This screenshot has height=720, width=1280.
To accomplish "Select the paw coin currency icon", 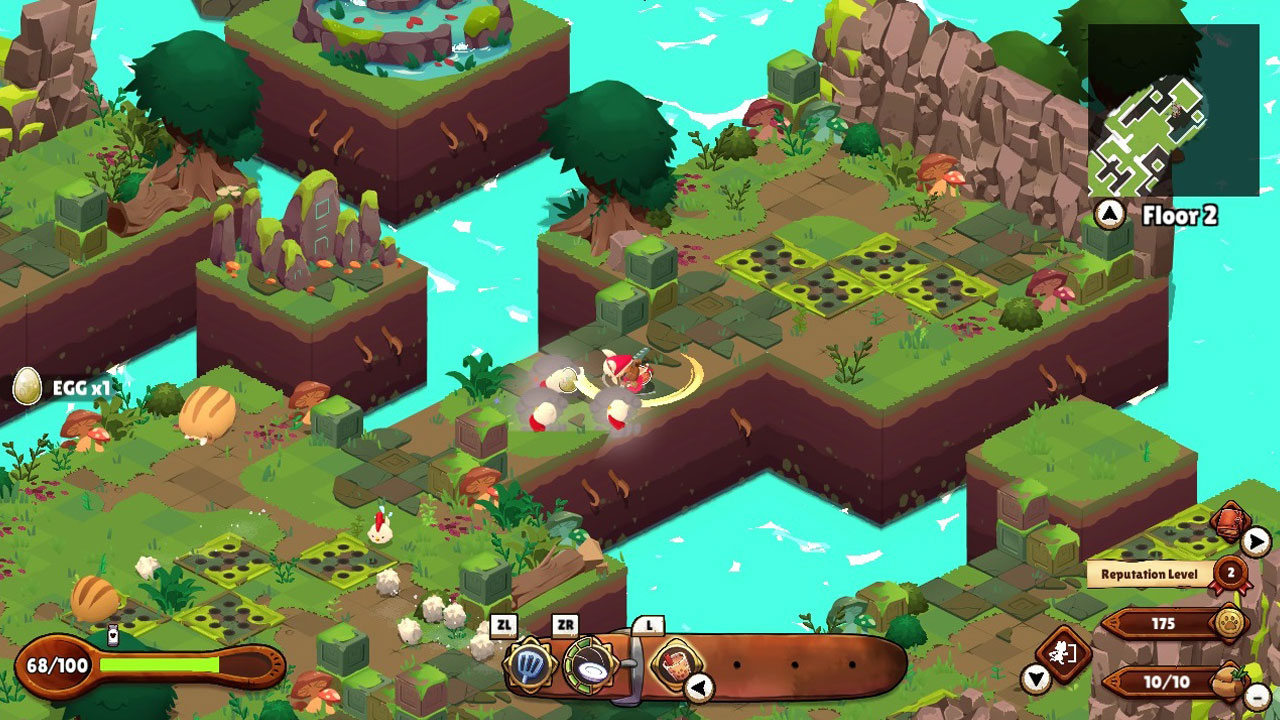I will (1229, 624).
